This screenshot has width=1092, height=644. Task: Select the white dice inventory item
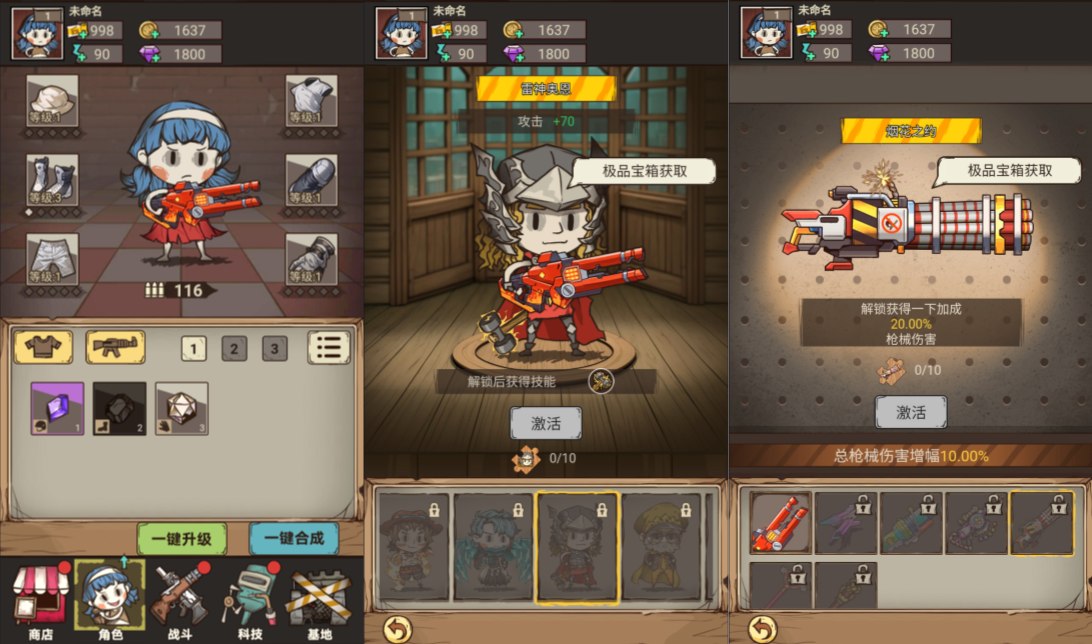click(x=182, y=408)
